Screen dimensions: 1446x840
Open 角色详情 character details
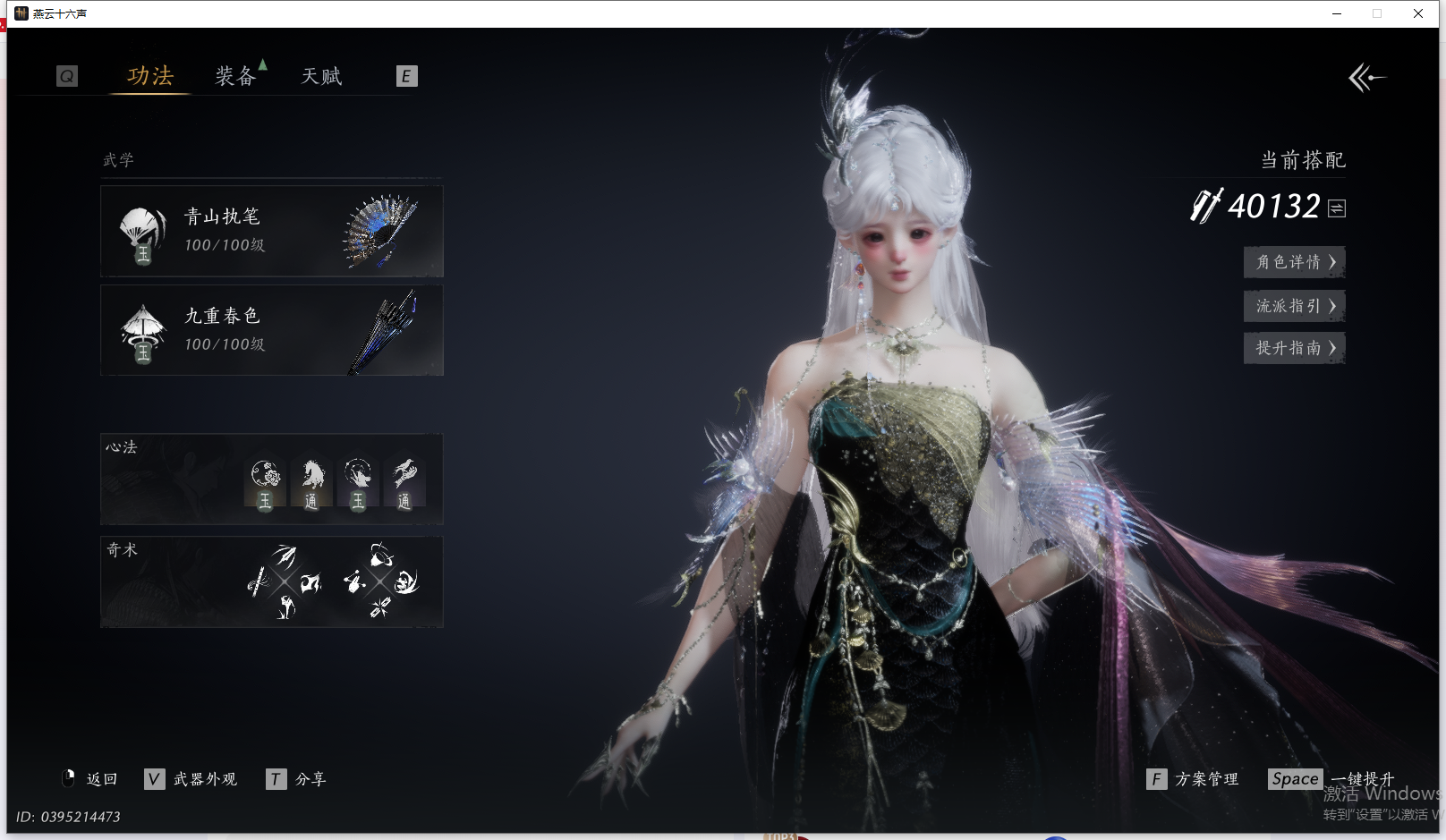pyautogui.click(x=1294, y=262)
